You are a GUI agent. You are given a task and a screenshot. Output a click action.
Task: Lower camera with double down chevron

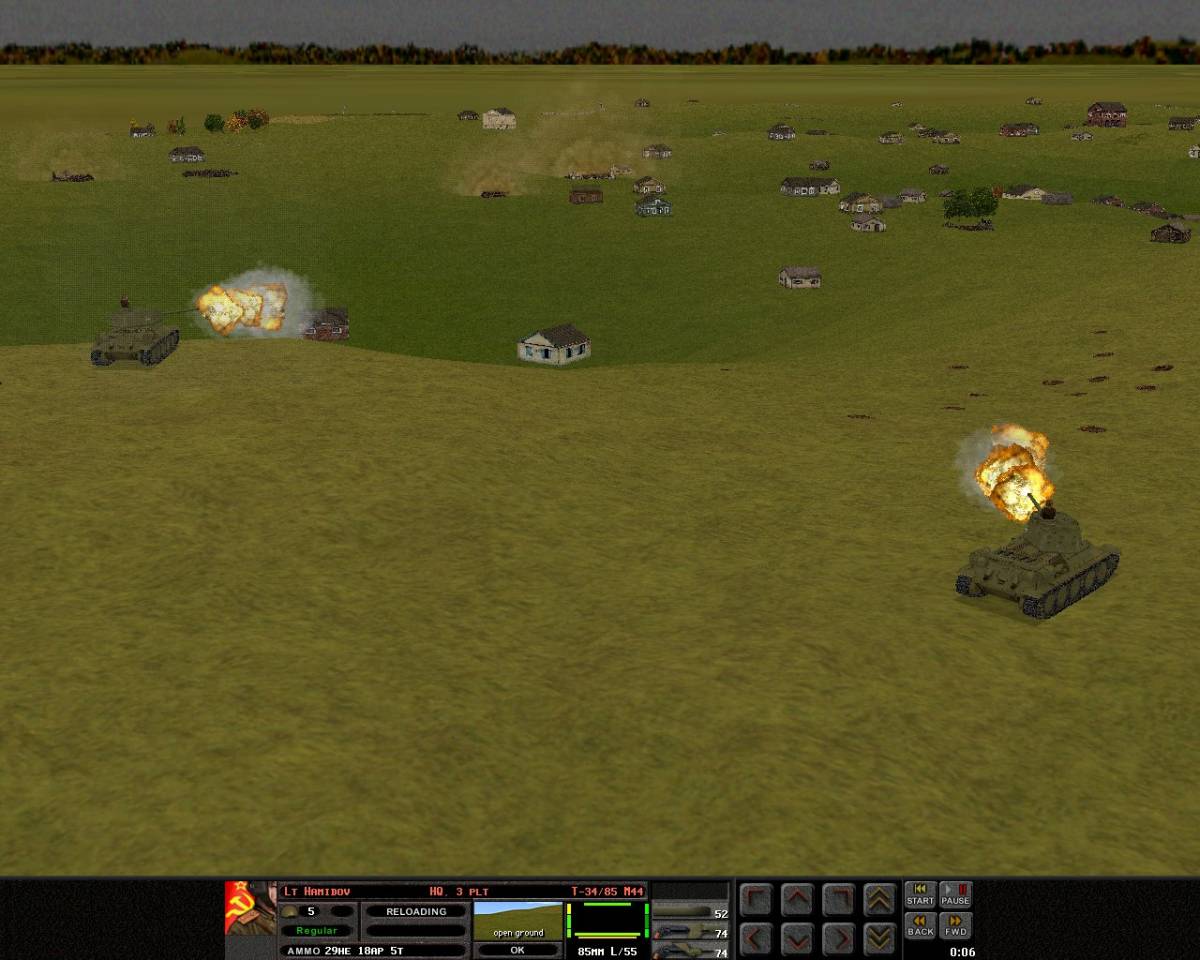(x=879, y=939)
